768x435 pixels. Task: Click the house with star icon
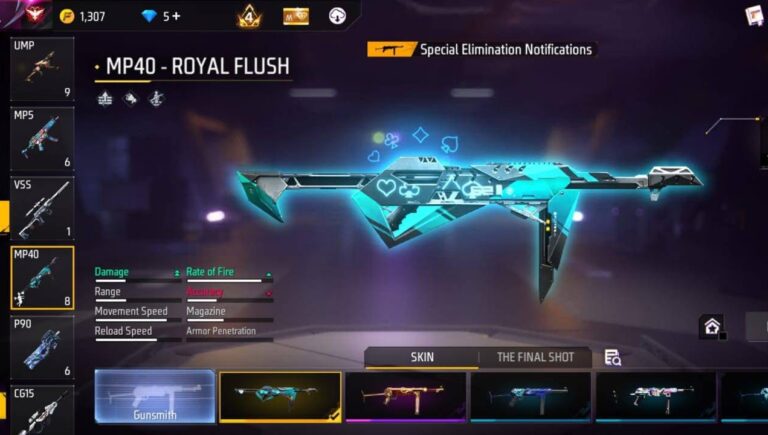tap(711, 326)
